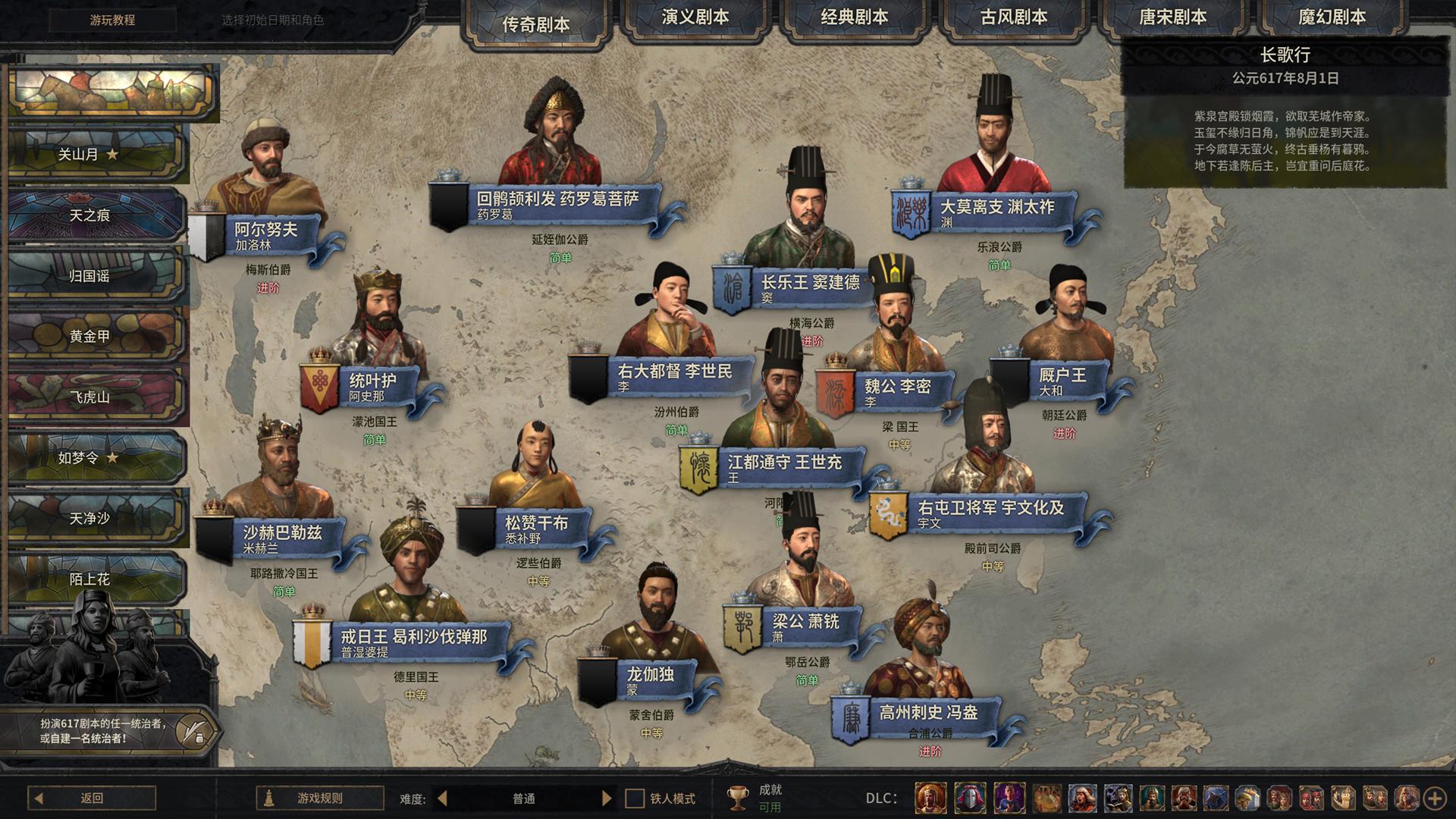Pick ruler 魏公 李密
This screenshot has height=819, width=1456.
pos(897,387)
